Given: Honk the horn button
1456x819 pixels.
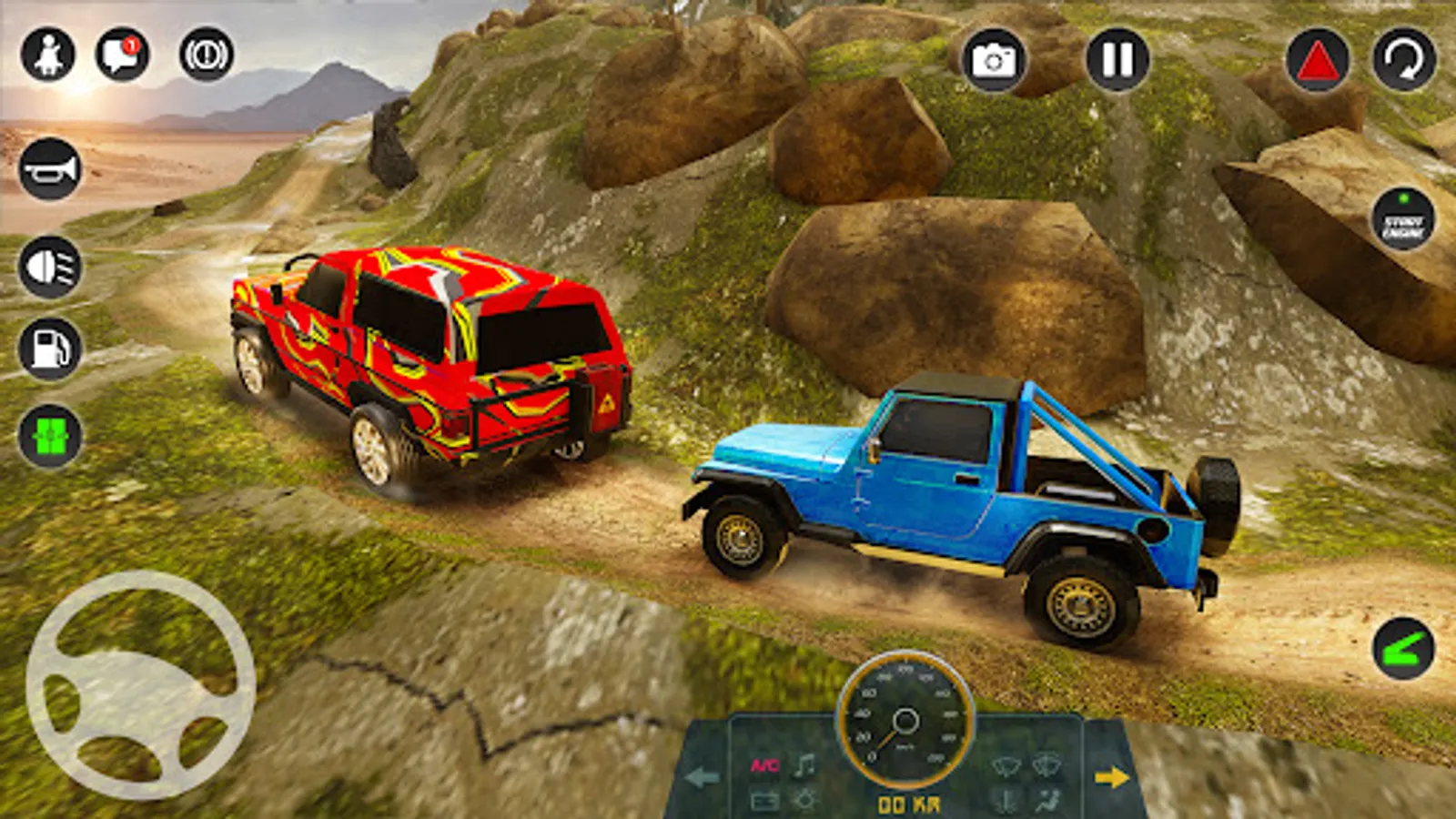Looking at the screenshot, I should [50, 169].
